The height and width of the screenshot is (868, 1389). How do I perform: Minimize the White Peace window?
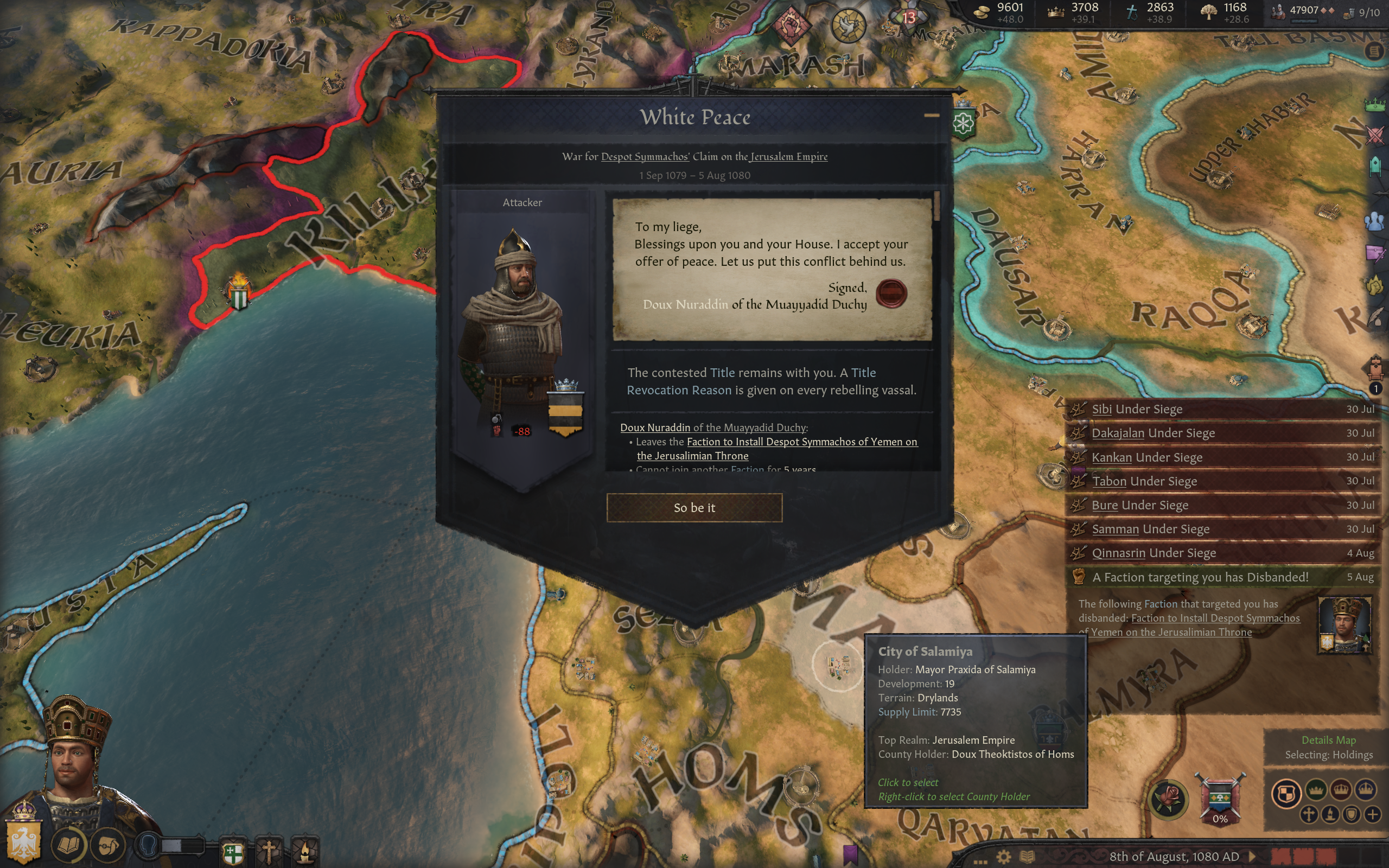click(931, 116)
